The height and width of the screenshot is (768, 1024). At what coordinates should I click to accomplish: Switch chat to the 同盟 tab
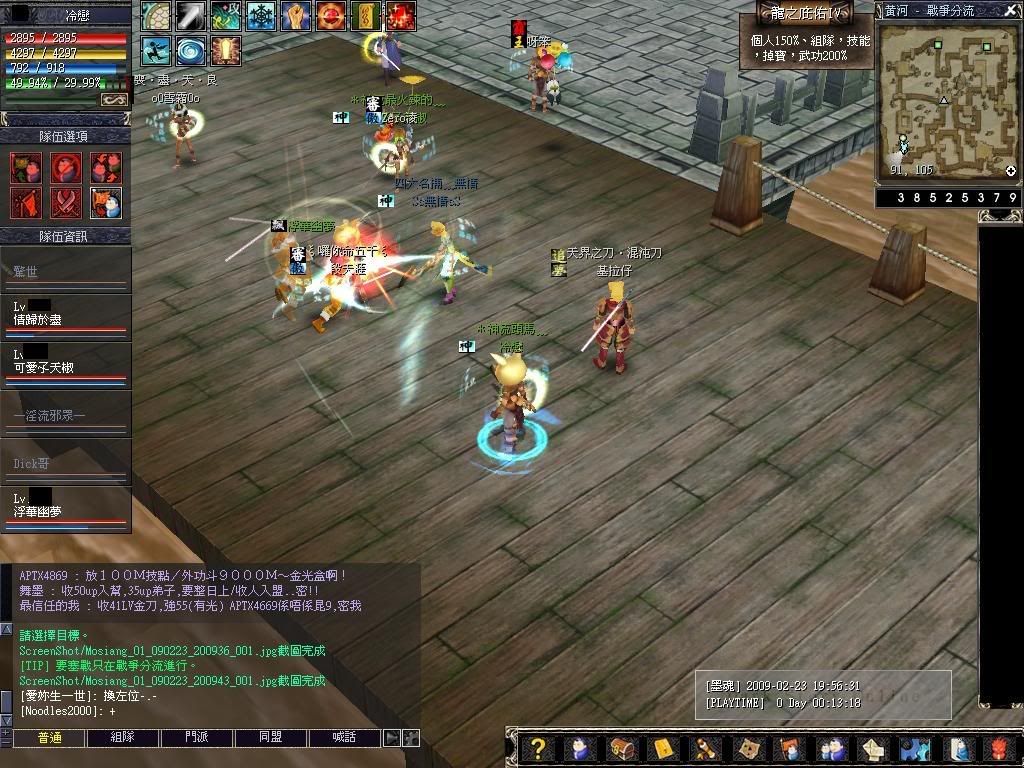[x=271, y=738]
